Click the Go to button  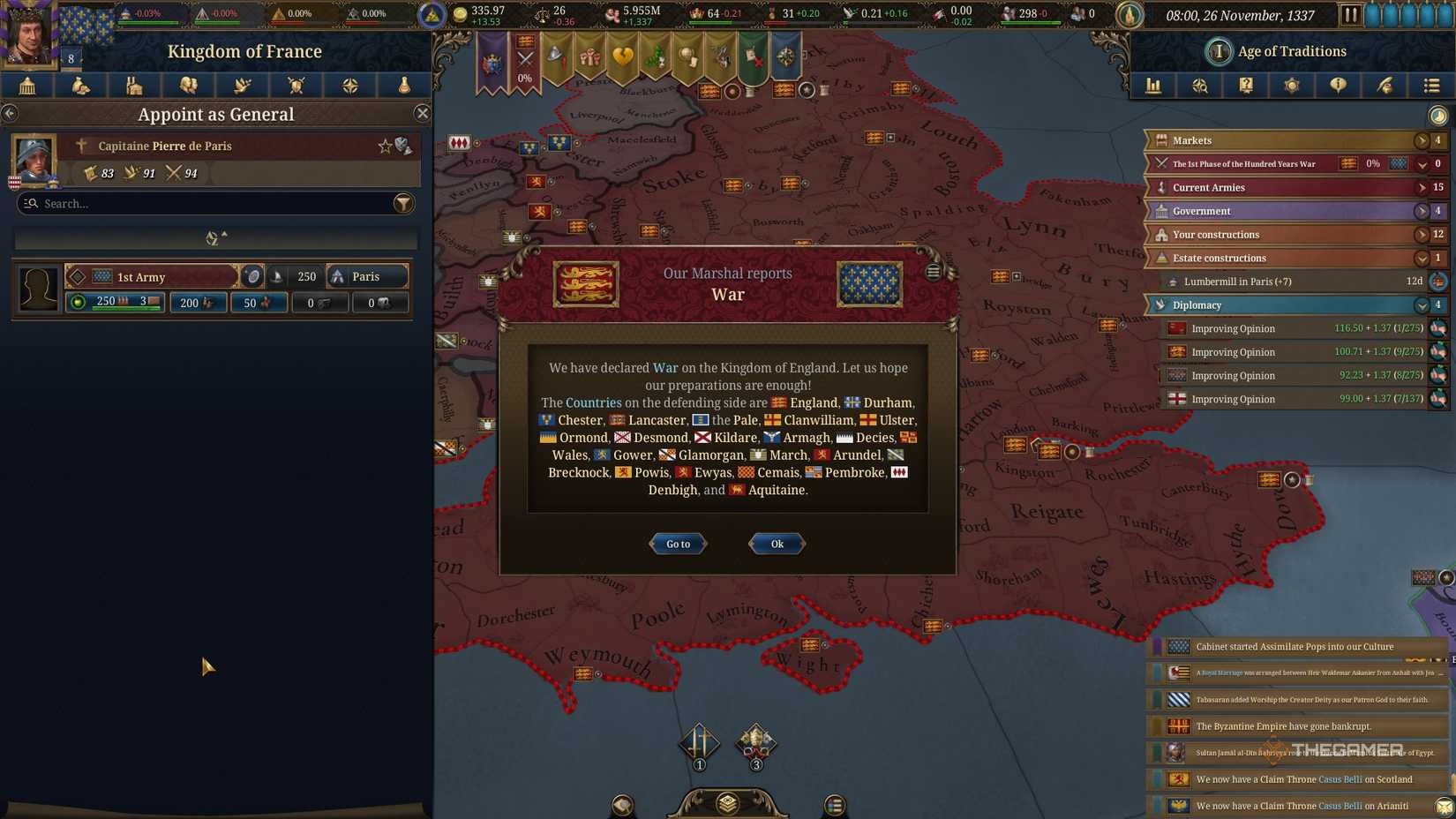pos(677,544)
